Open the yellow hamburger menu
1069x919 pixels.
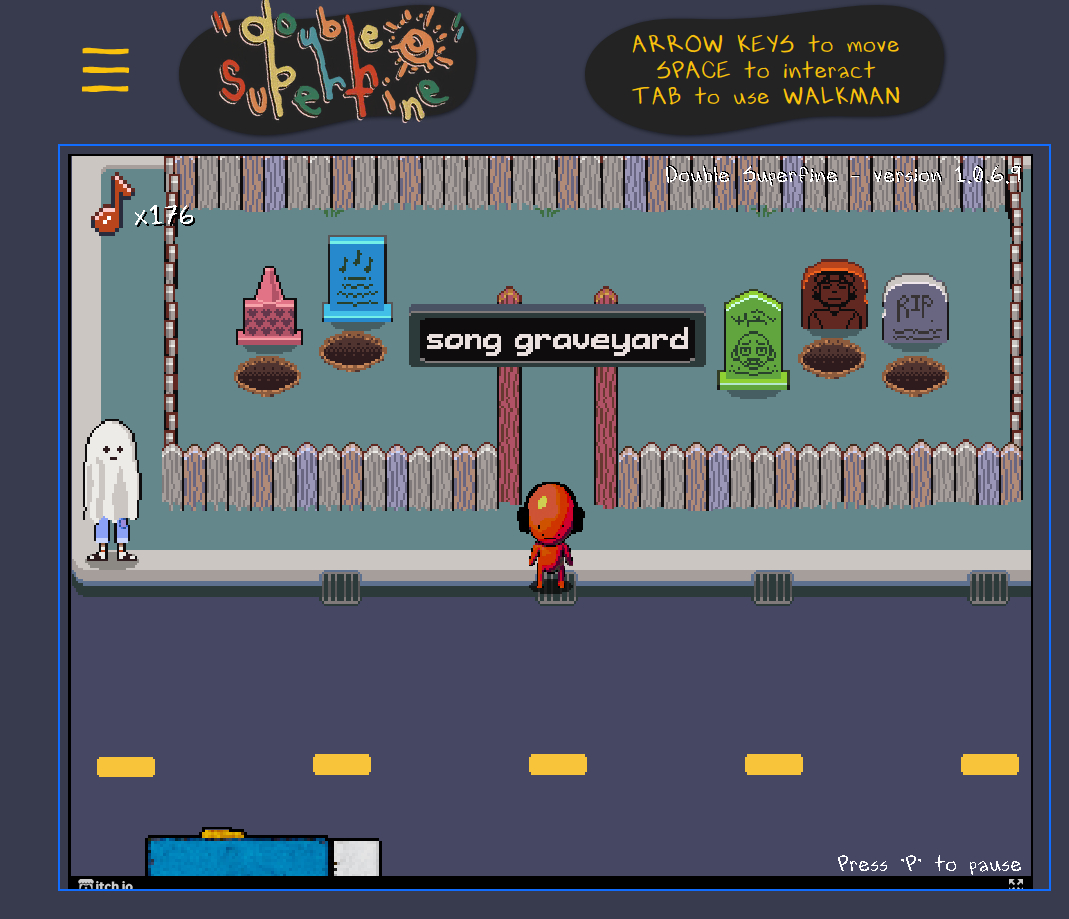coord(105,70)
